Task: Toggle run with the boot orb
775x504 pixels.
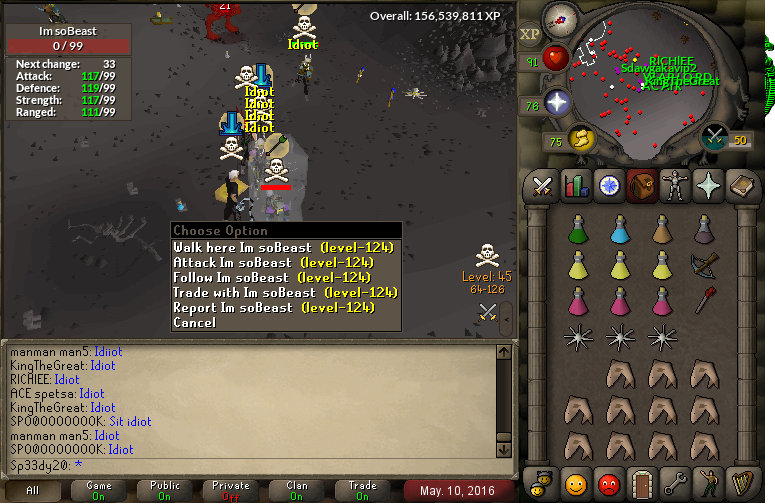Action: (580, 139)
